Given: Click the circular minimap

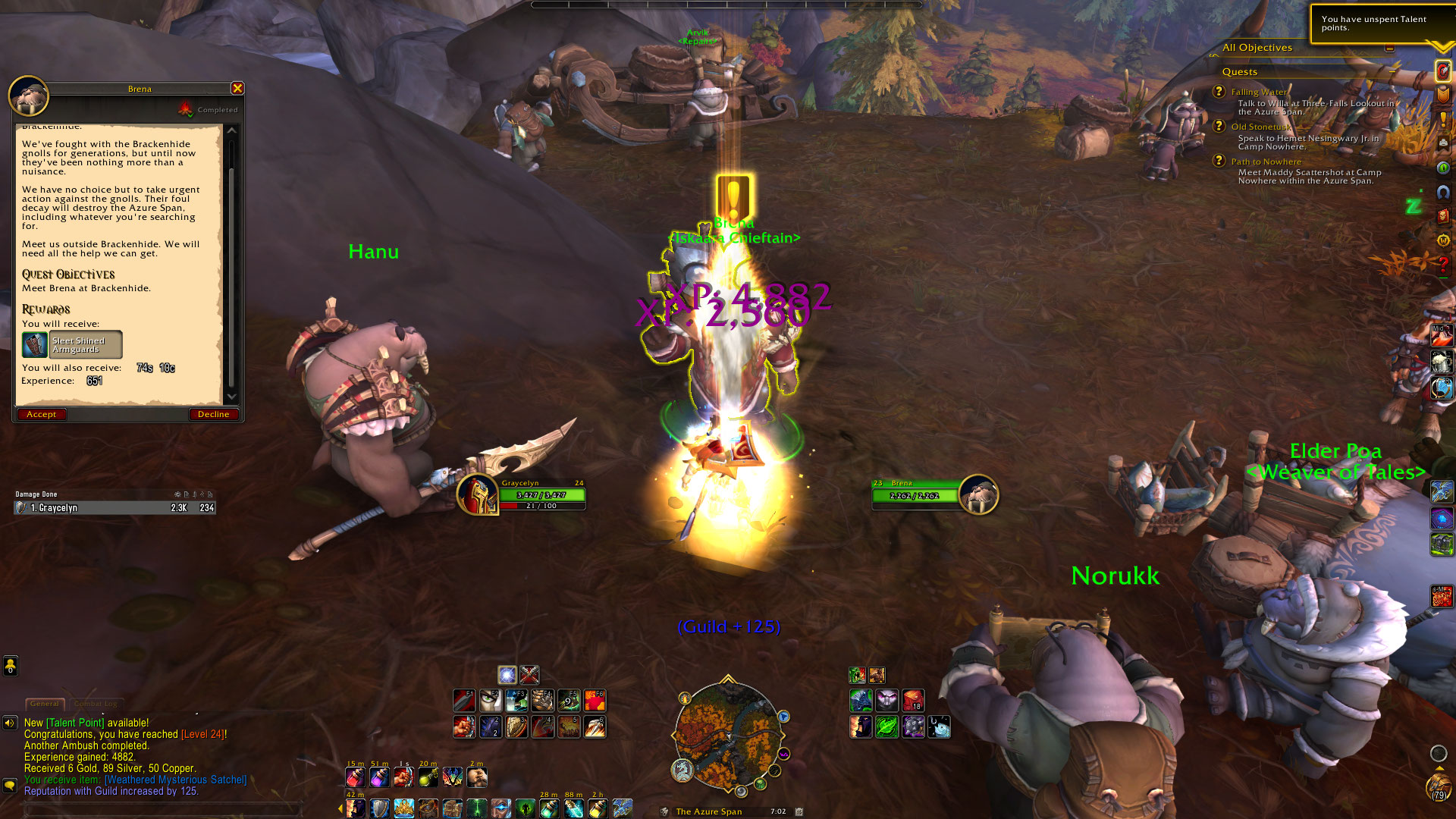Looking at the screenshot, I should [x=728, y=734].
